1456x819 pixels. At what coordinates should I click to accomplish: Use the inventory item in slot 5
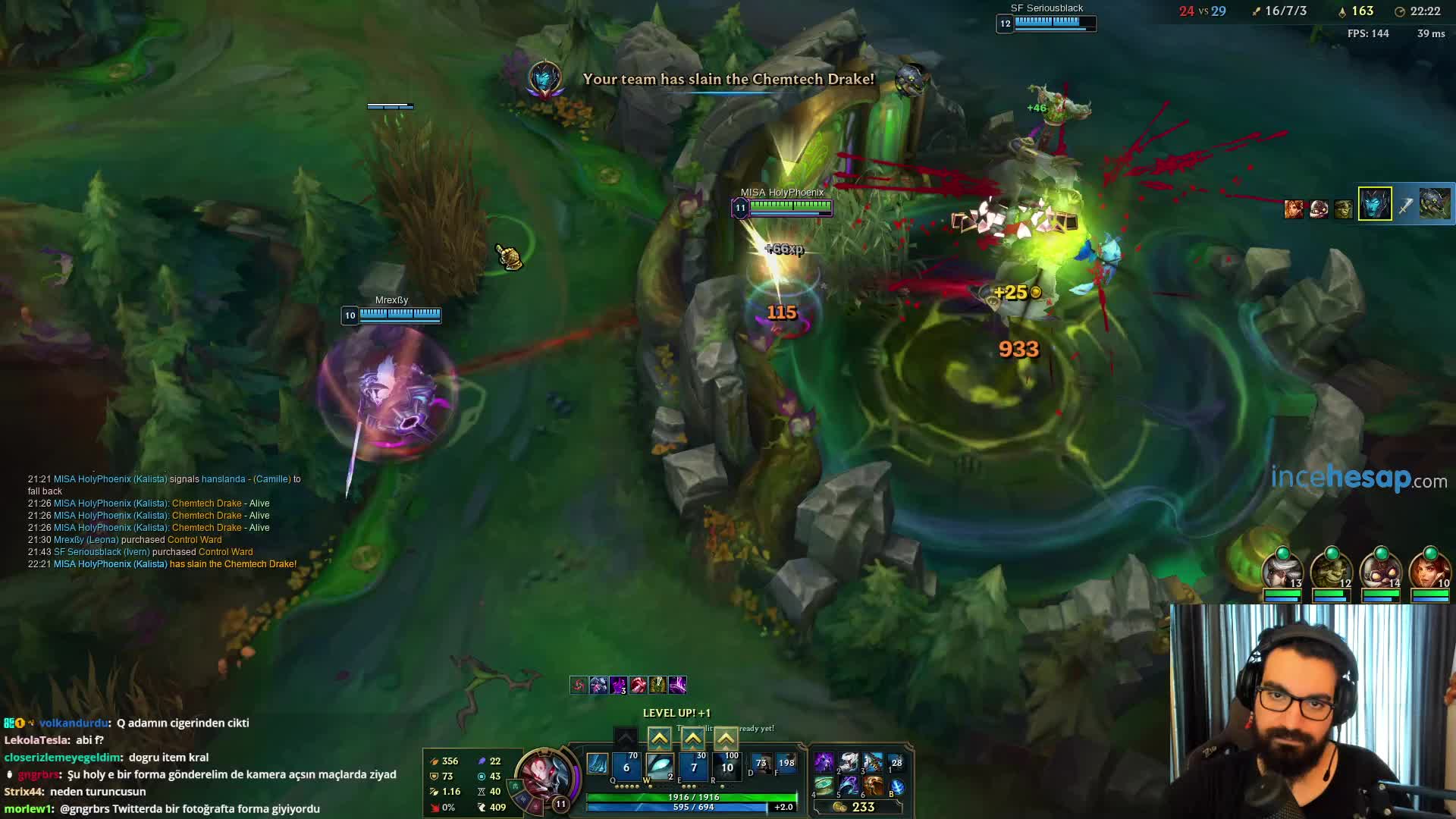tap(849, 786)
